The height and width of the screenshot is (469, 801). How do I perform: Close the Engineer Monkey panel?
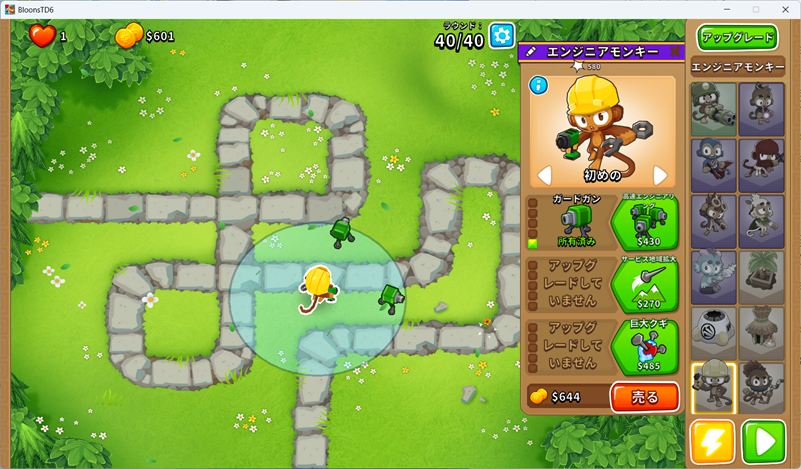[675, 51]
